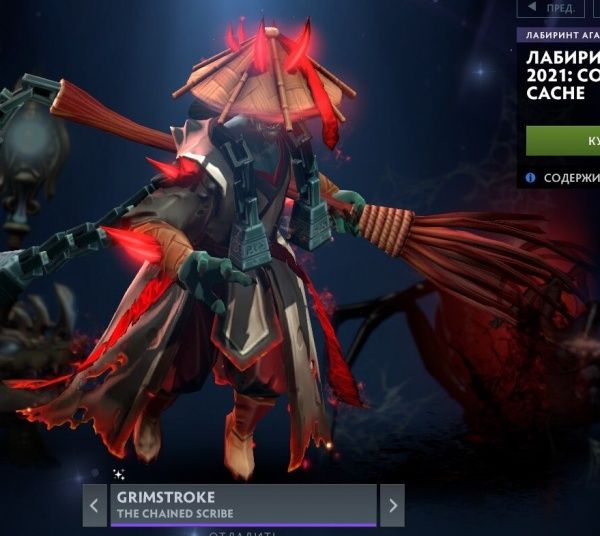Viewport: 600px width, 536px height.
Task: Show the previous hero with left arrow
Action: pos(96,505)
